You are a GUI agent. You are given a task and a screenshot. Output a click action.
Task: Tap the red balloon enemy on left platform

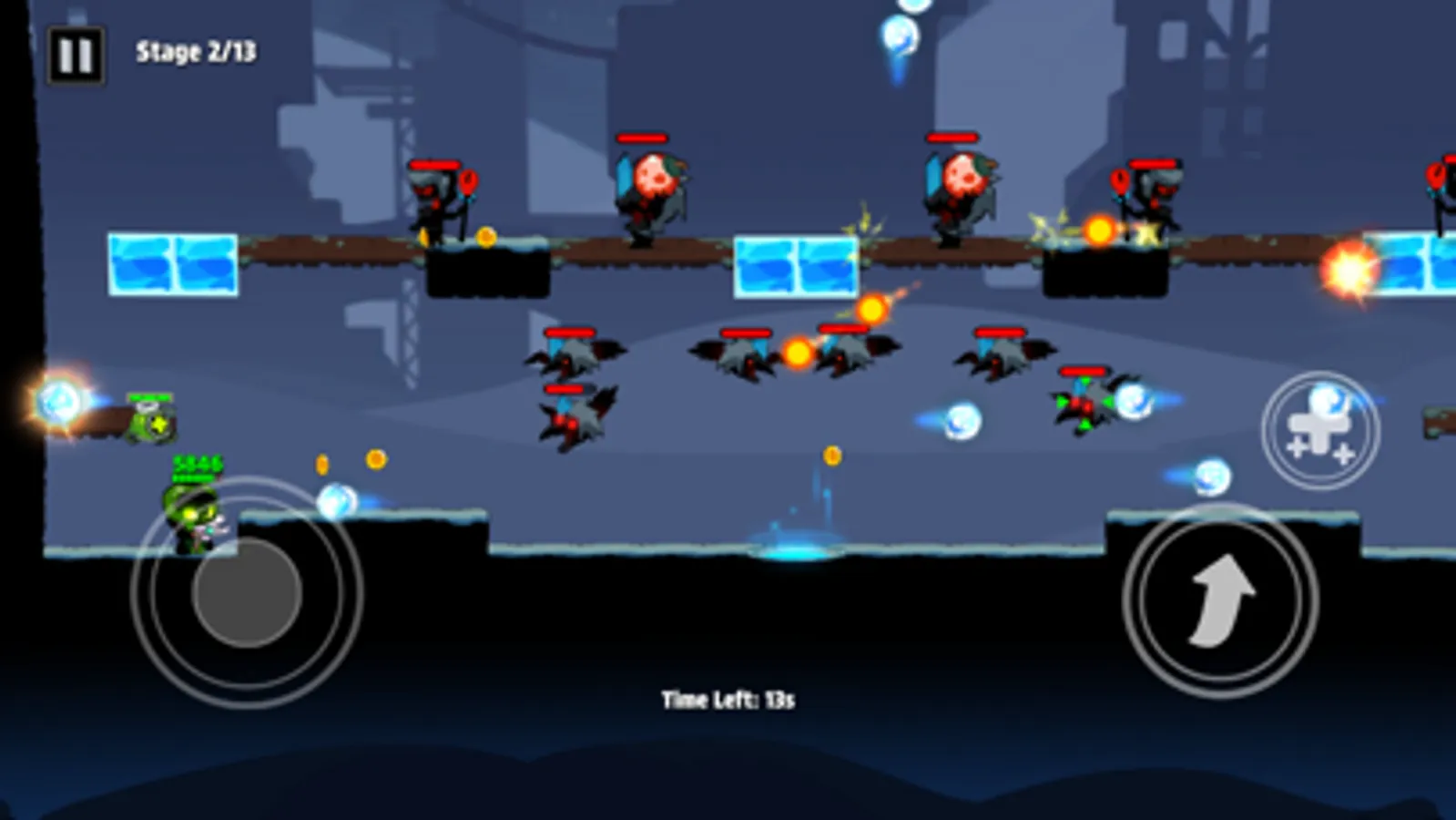(443, 196)
